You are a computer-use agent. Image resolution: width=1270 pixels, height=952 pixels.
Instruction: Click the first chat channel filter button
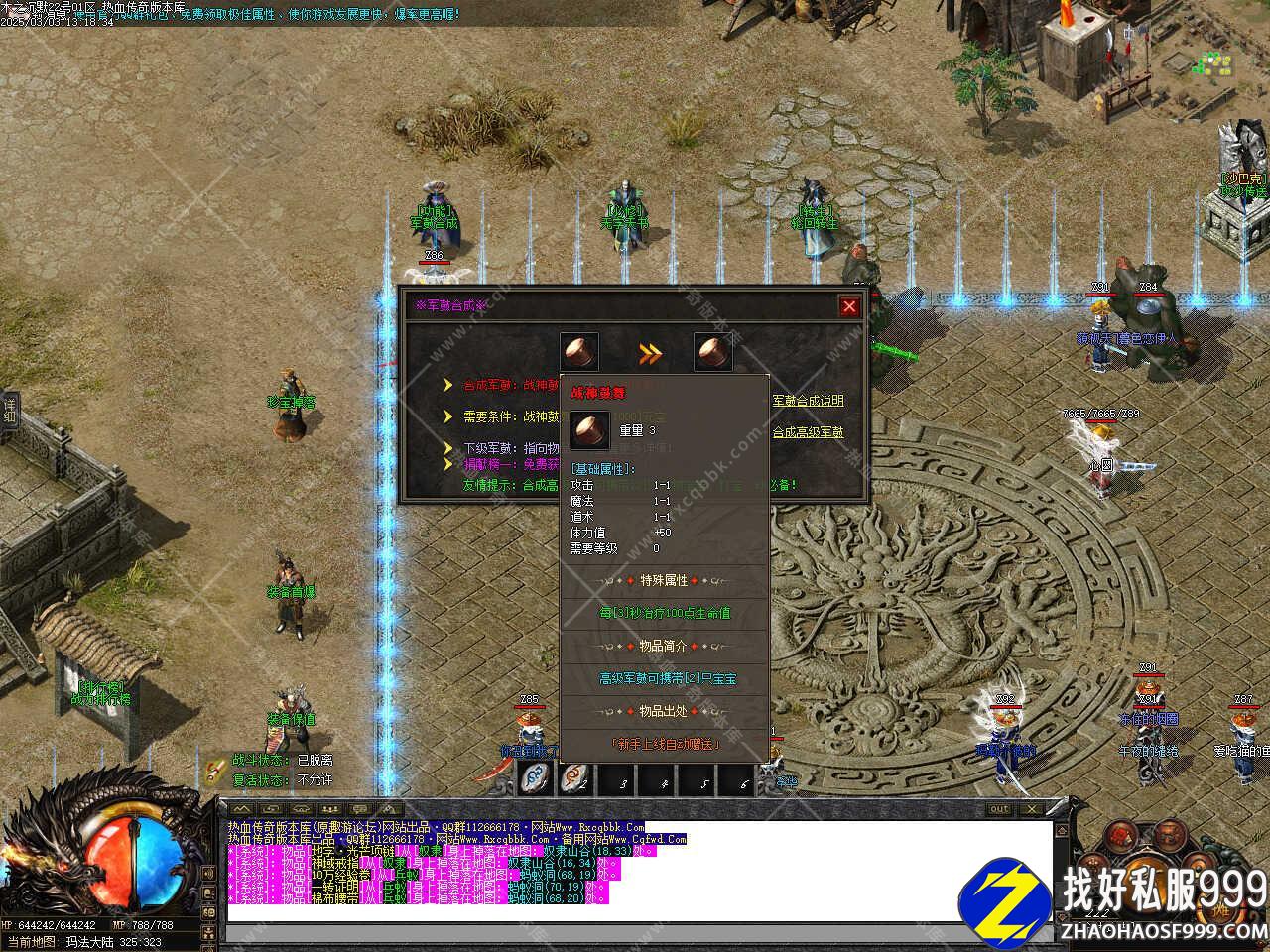point(241,810)
